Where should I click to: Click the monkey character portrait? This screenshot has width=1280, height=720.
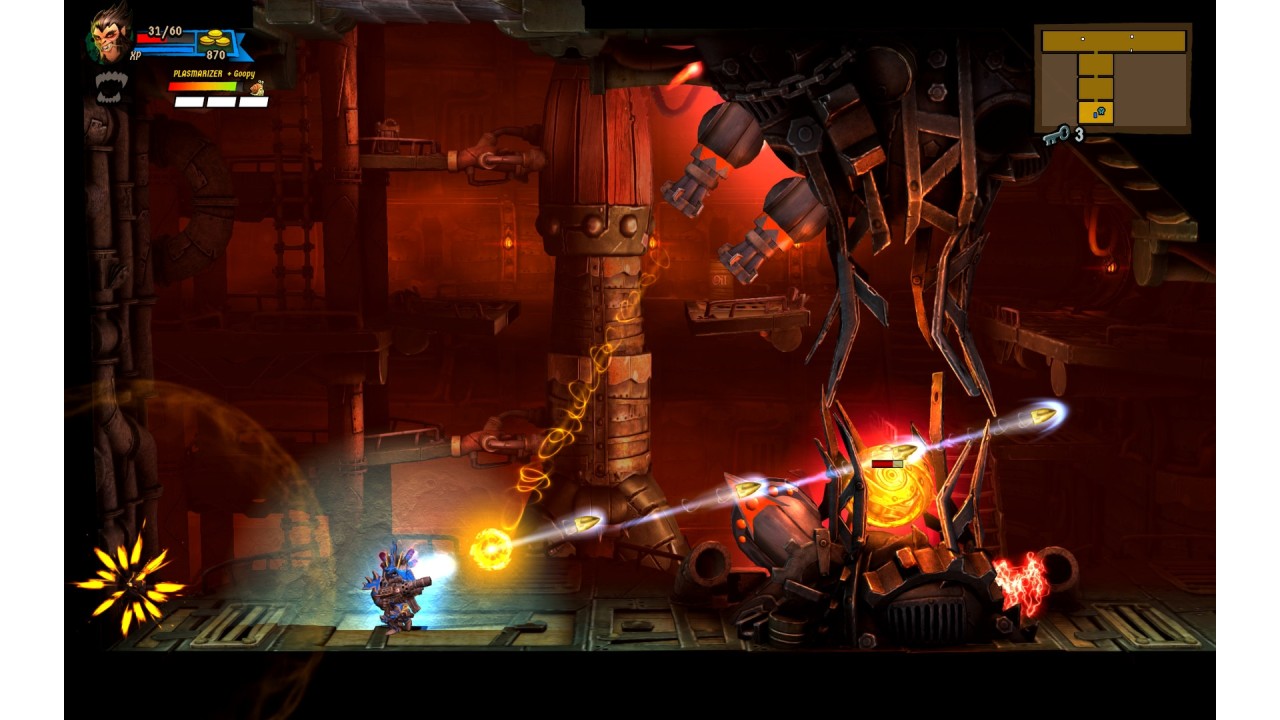click(x=109, y=37)
